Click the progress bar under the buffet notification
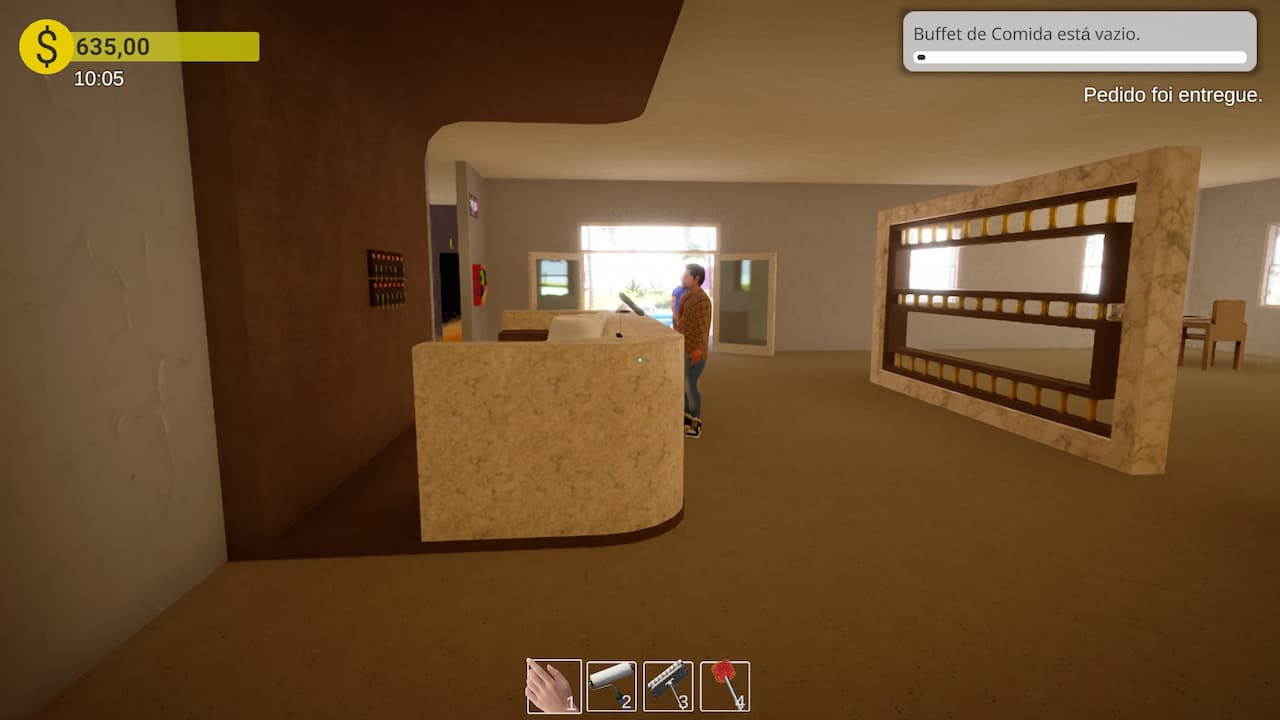 1078,57
